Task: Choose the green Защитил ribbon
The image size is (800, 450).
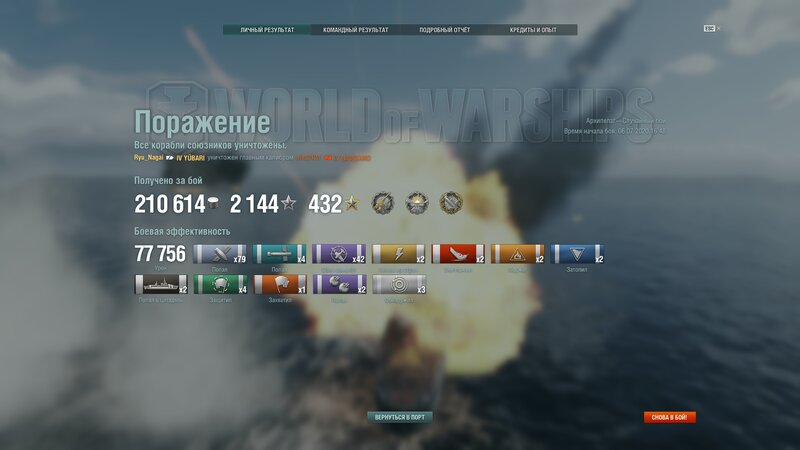Action: (x=219, y=284)
